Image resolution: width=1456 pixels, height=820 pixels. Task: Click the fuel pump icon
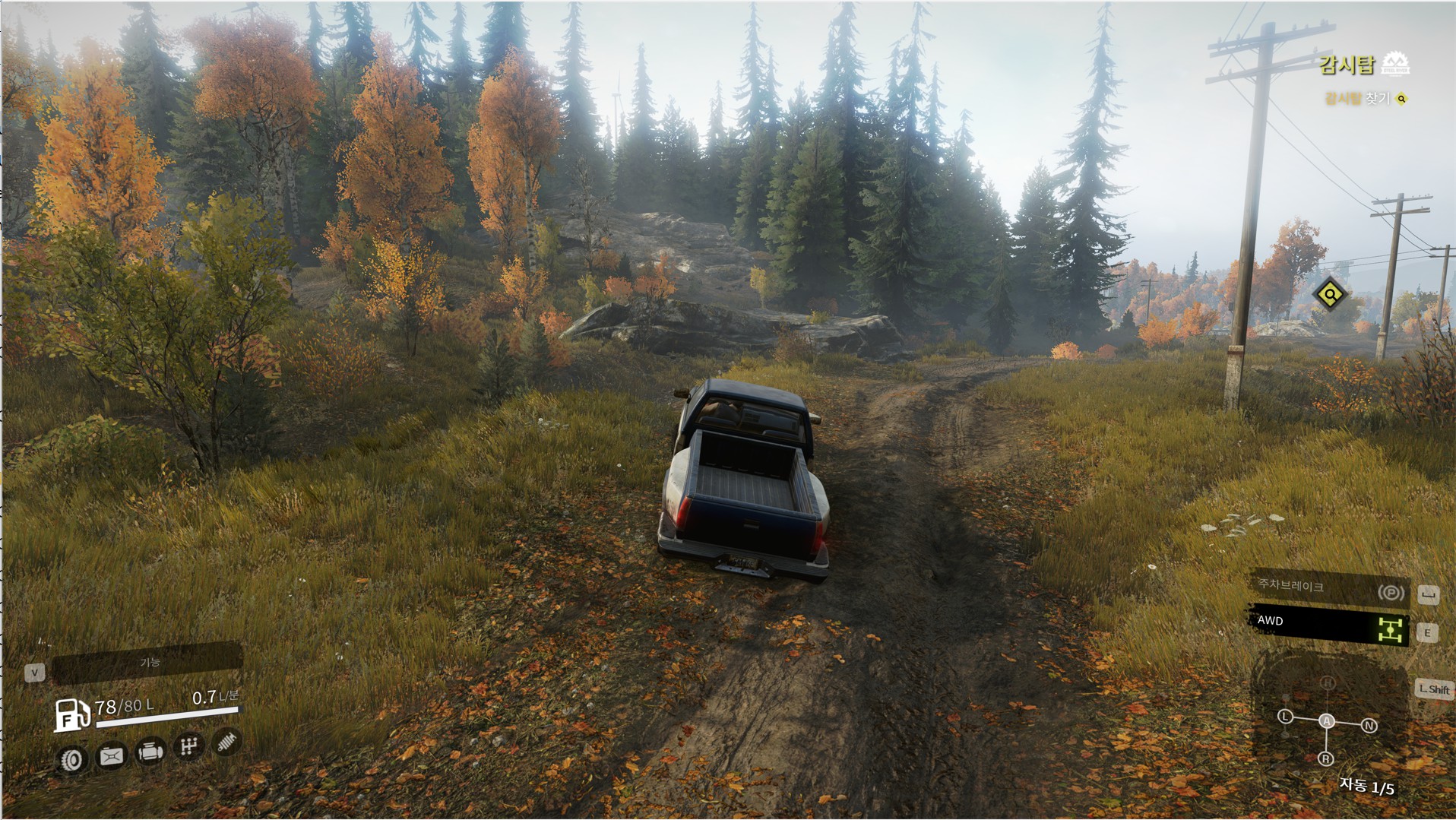(71, 715)
